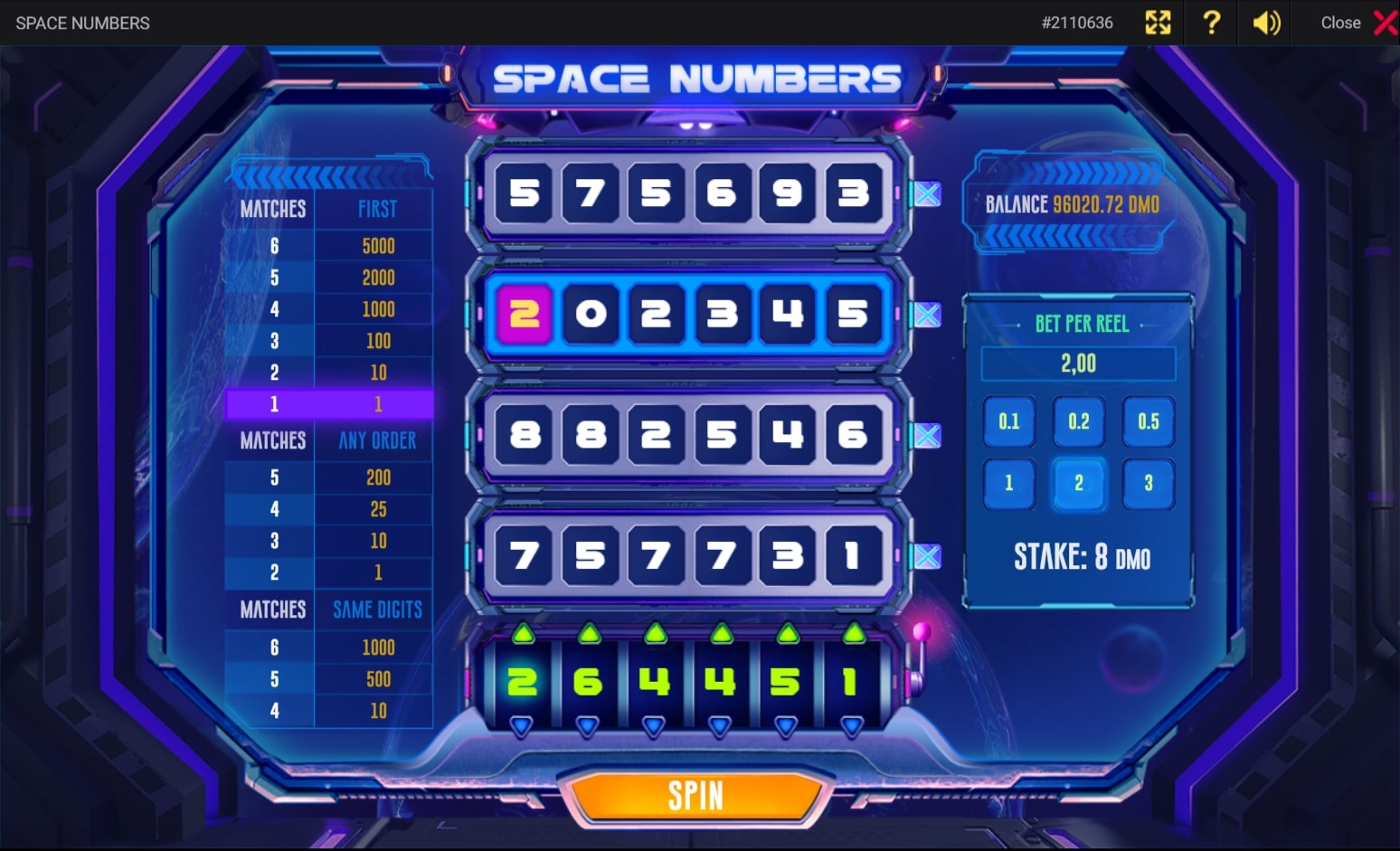This screenshot has height=851, width=1400.
Task: Click the 2,00 bet amount display
Action: (1077, 364)
